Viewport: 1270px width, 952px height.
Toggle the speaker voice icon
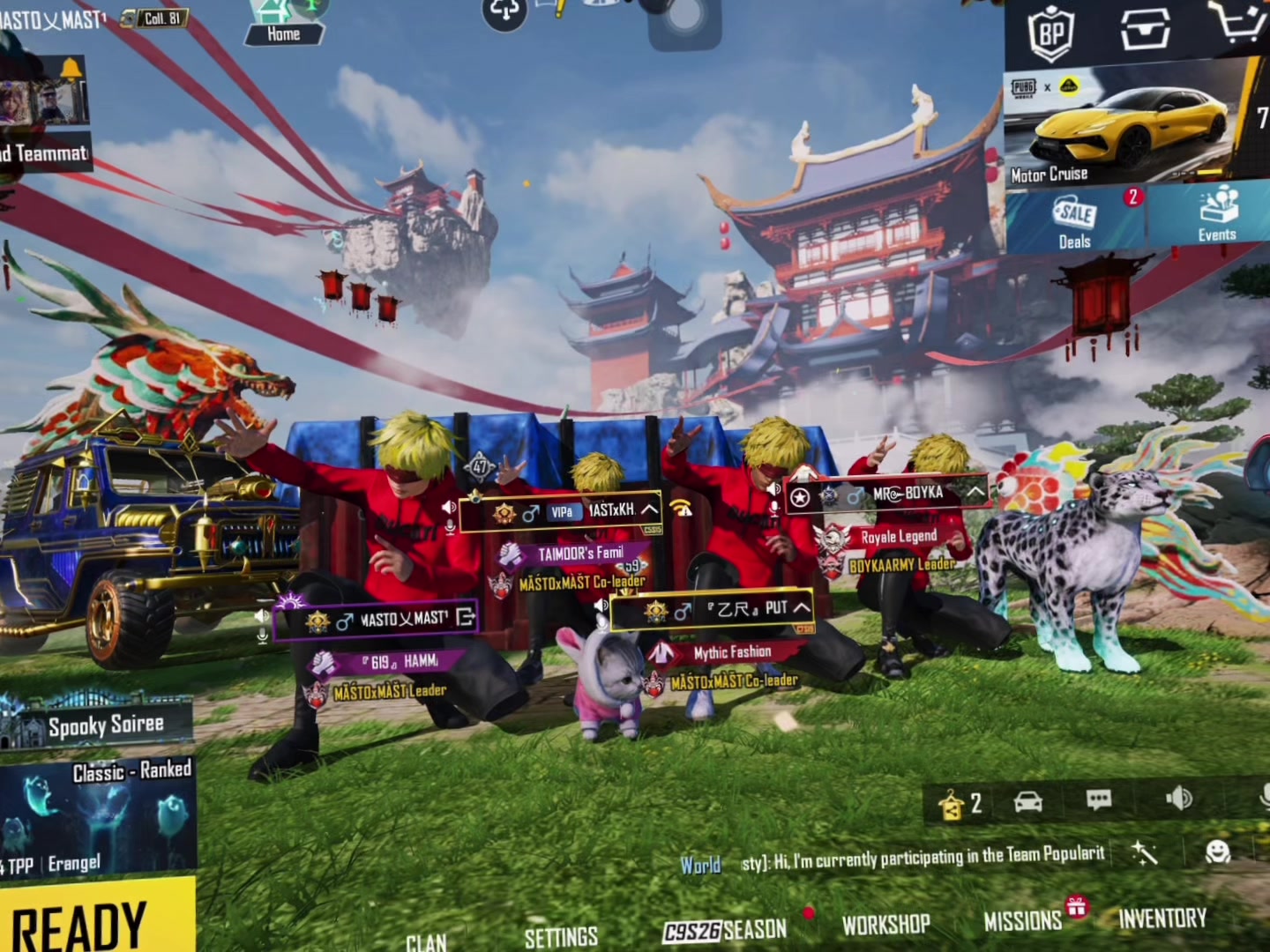tap(1178, 799)
